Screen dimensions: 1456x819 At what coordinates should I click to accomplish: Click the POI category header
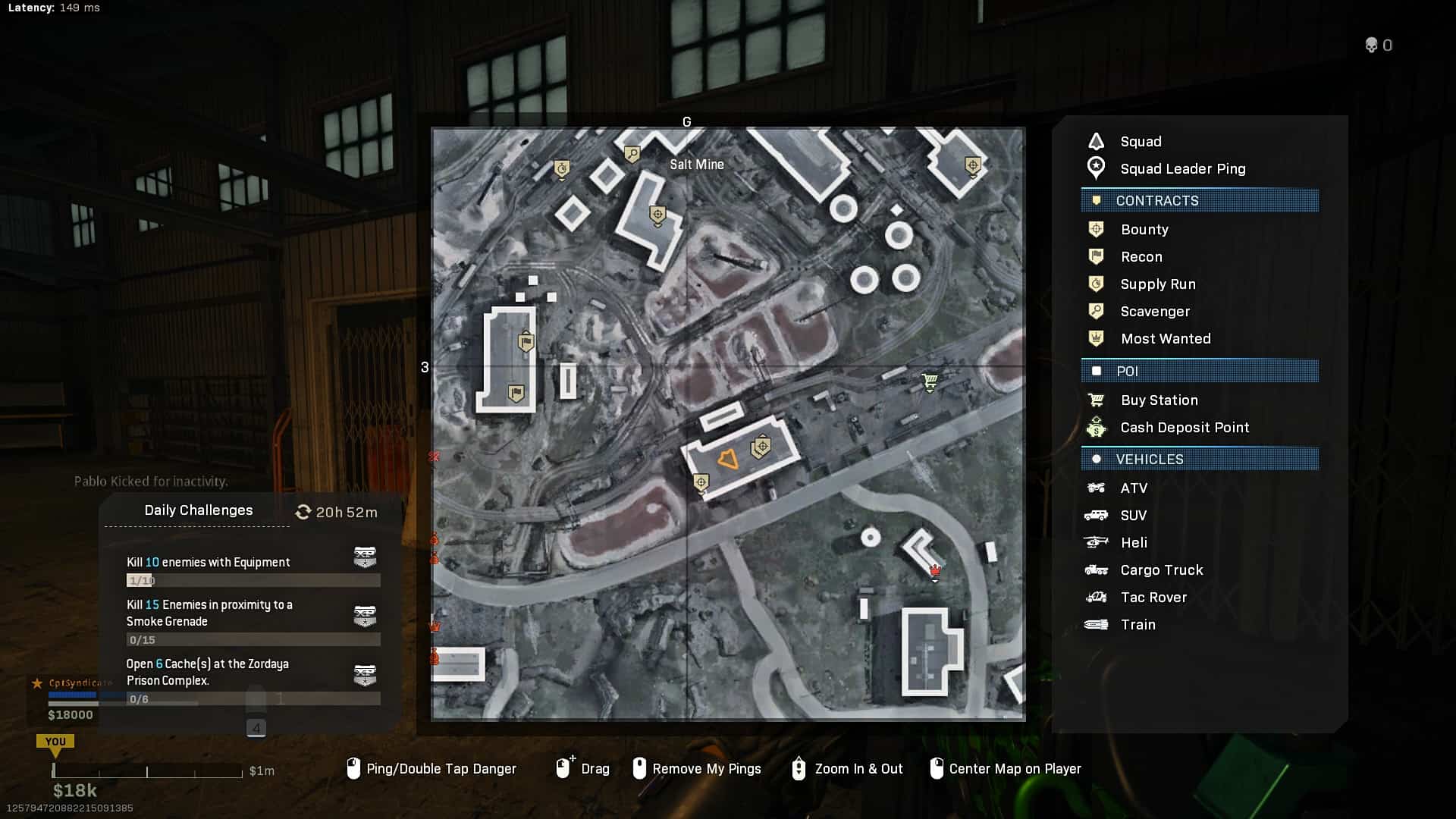click(1199, 372)
